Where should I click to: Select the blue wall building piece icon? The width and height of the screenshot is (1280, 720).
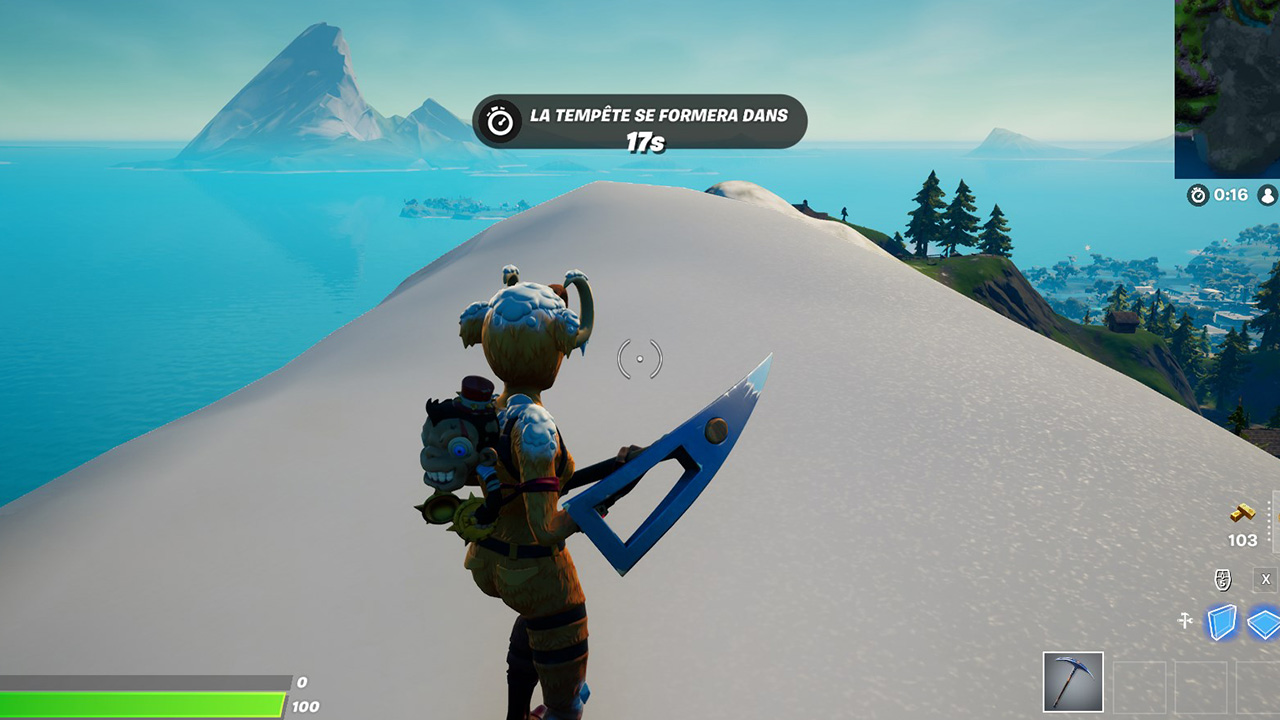coord(1222,621)
